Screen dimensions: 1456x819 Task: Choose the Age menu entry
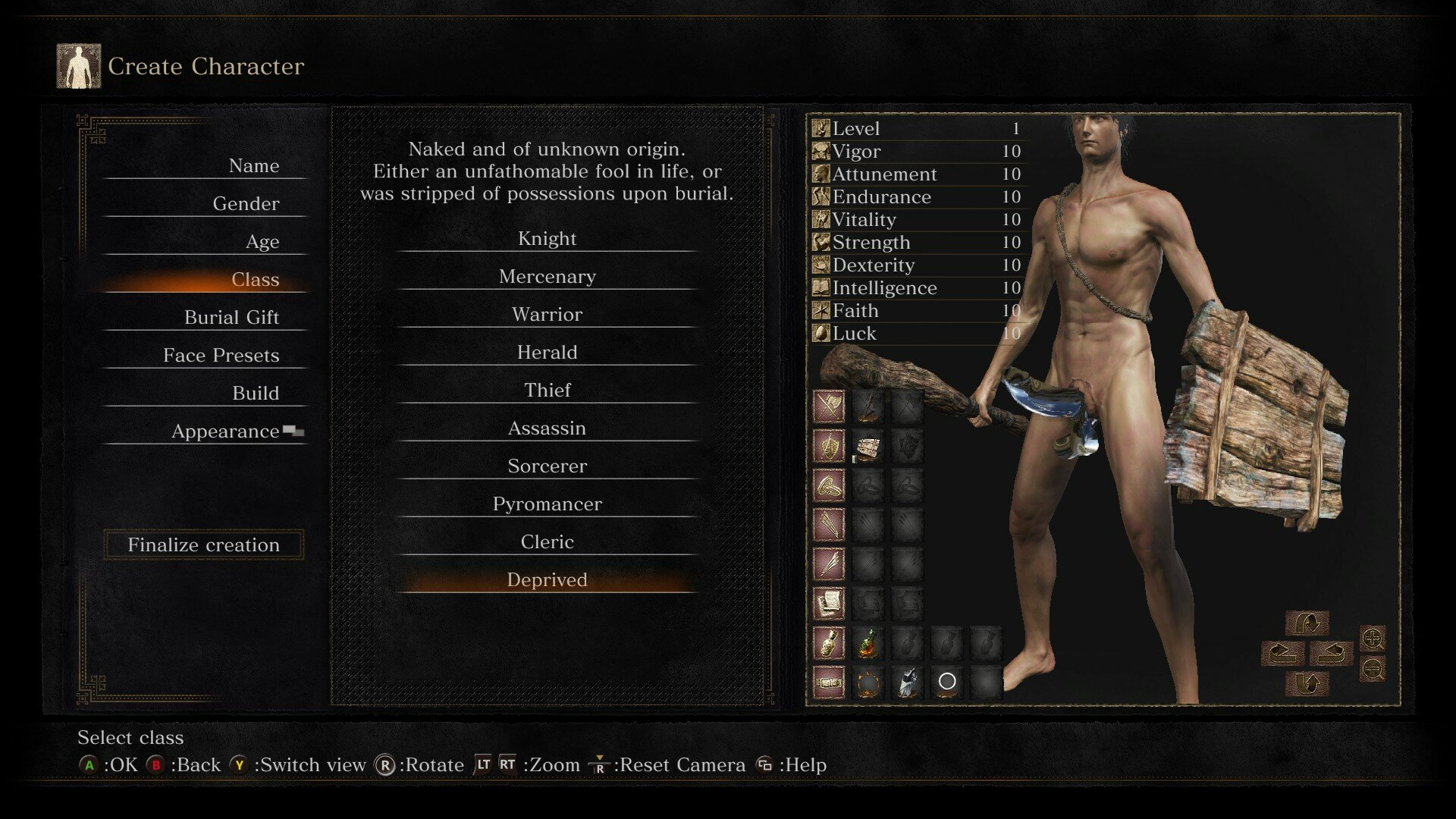(262, 242)
